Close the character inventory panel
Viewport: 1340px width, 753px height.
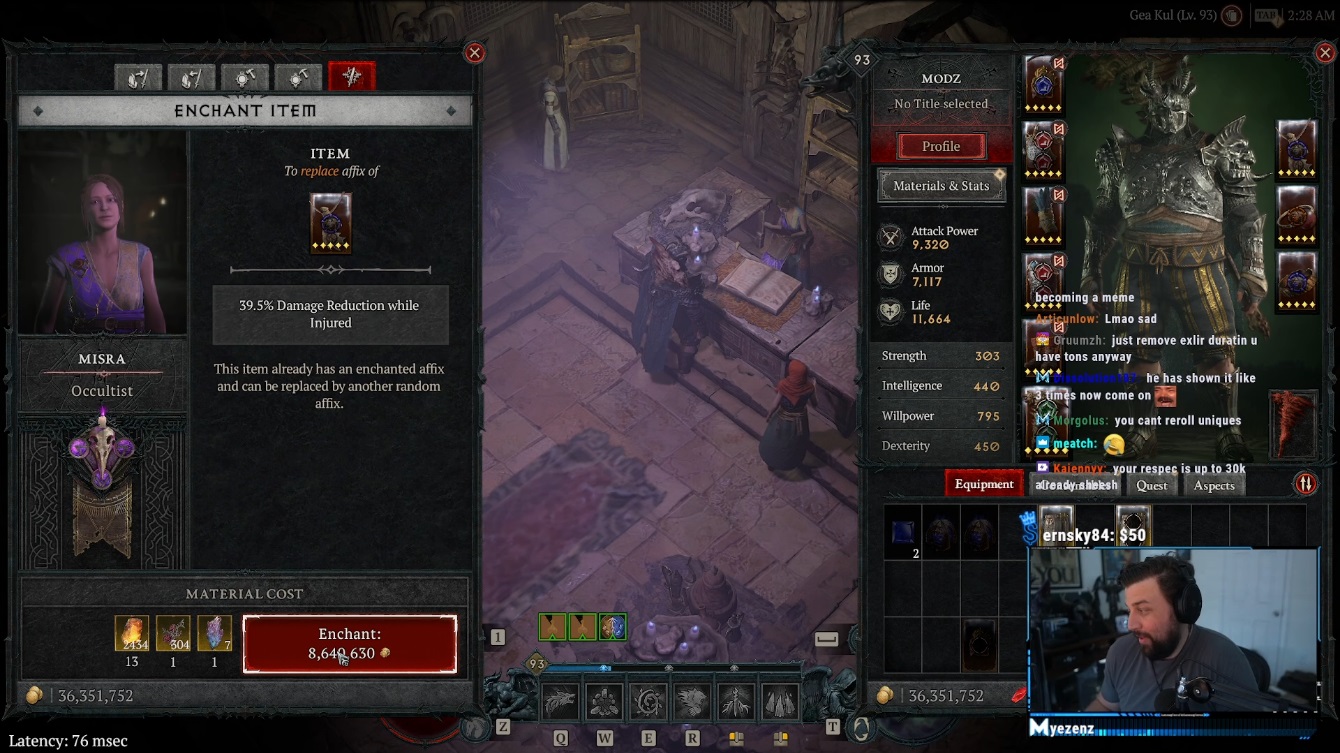(x=1324, y=53)
